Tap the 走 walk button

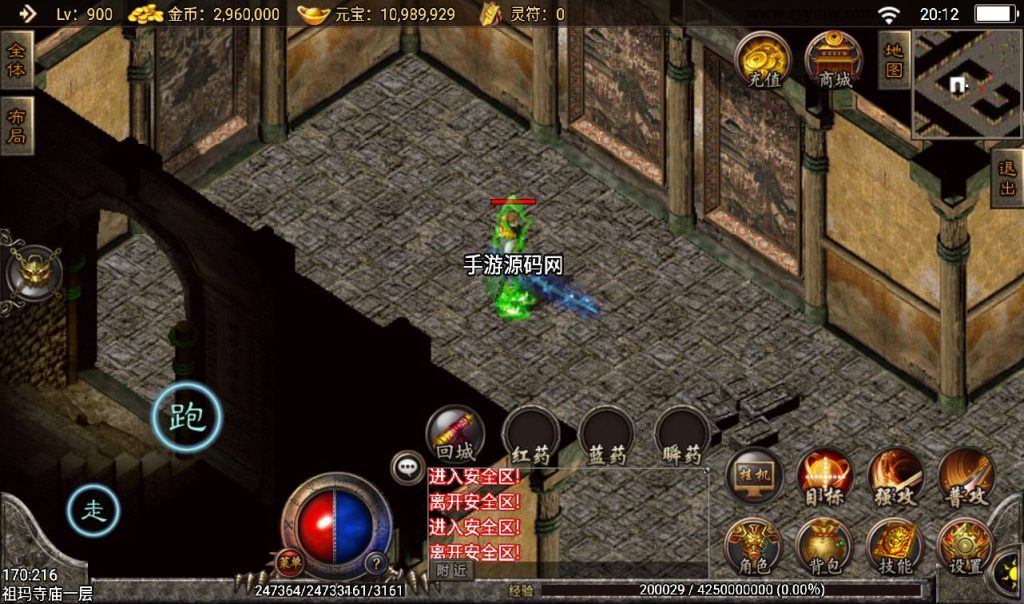(x=93, y=511)
